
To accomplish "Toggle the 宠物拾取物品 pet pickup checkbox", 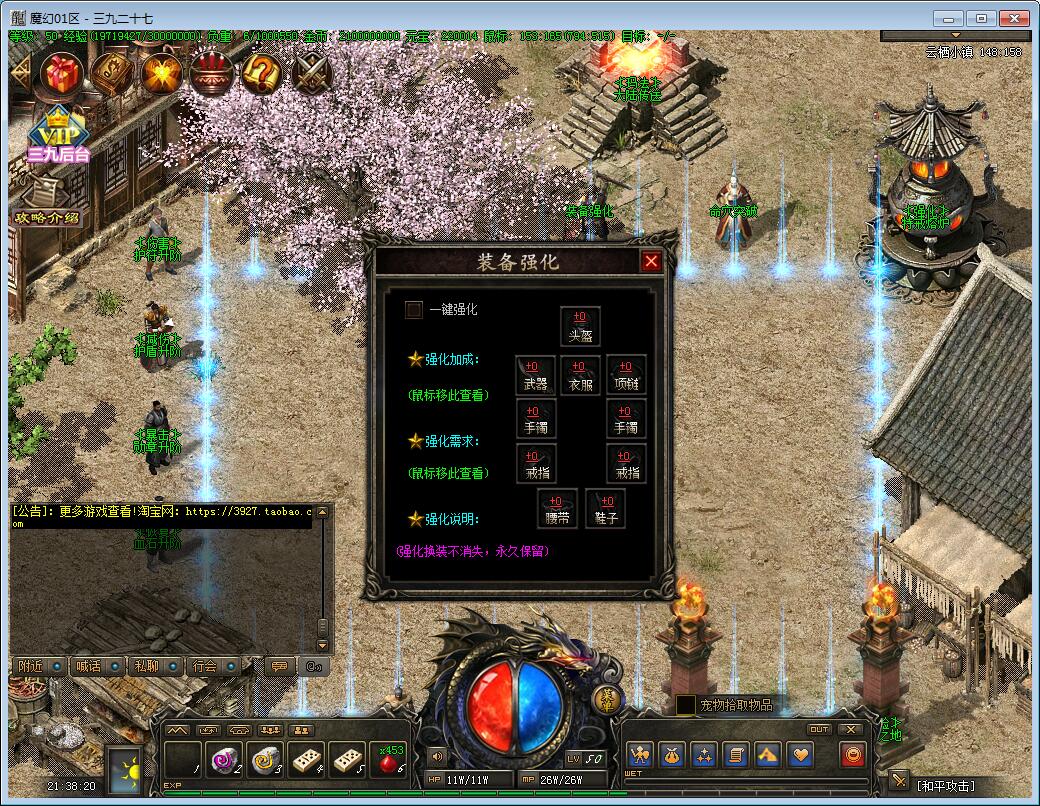I will tap(686, 705).
